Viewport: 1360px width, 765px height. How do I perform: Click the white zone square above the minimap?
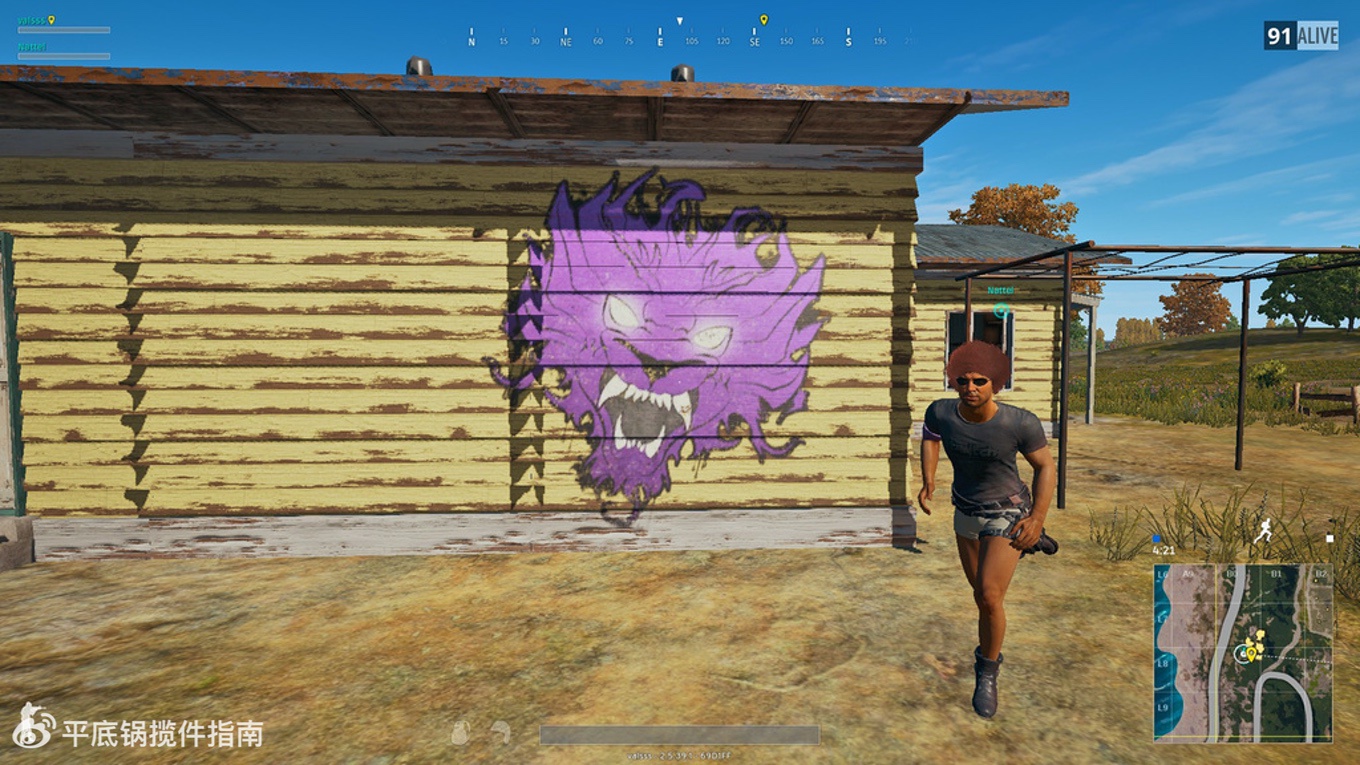(x=1329, y=538)
